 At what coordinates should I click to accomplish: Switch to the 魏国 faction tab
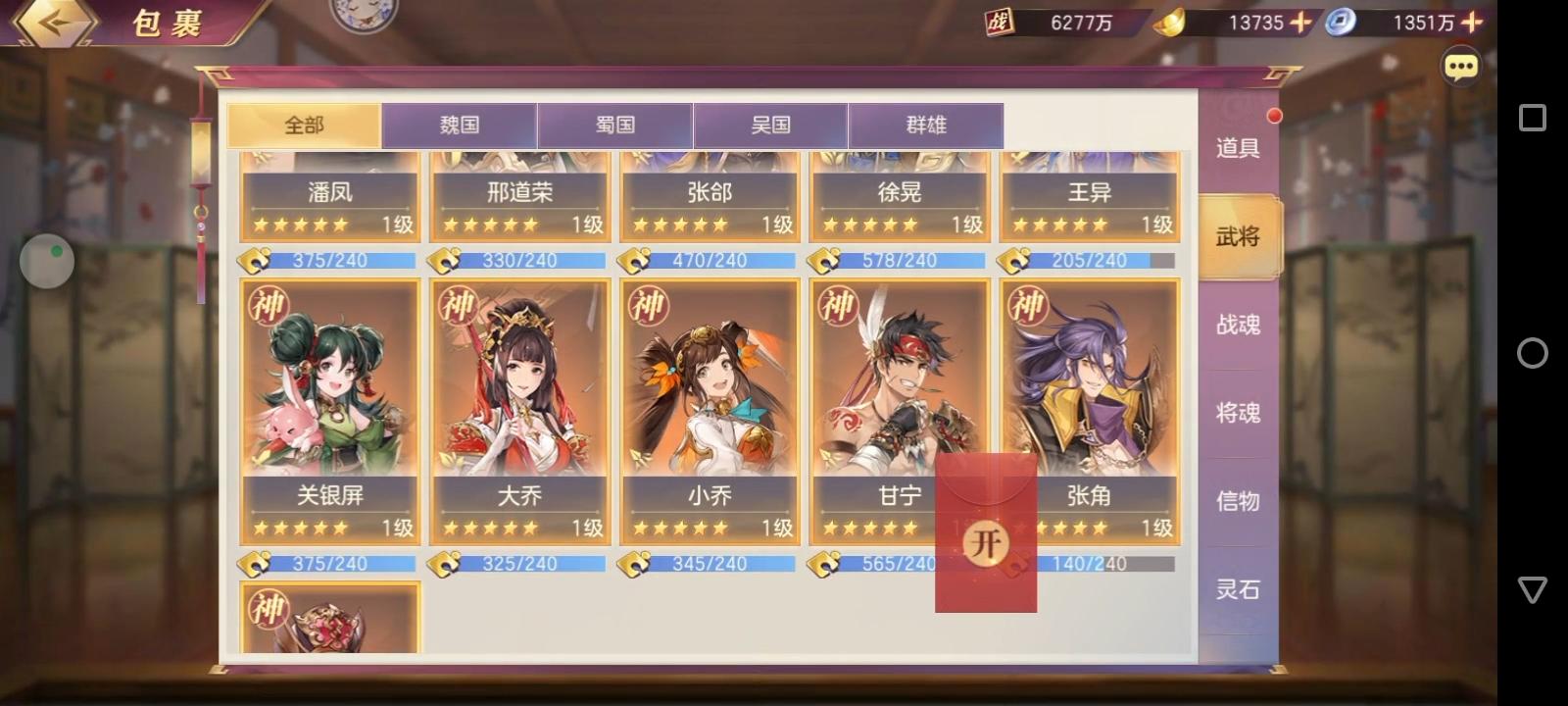pos(461,126)
